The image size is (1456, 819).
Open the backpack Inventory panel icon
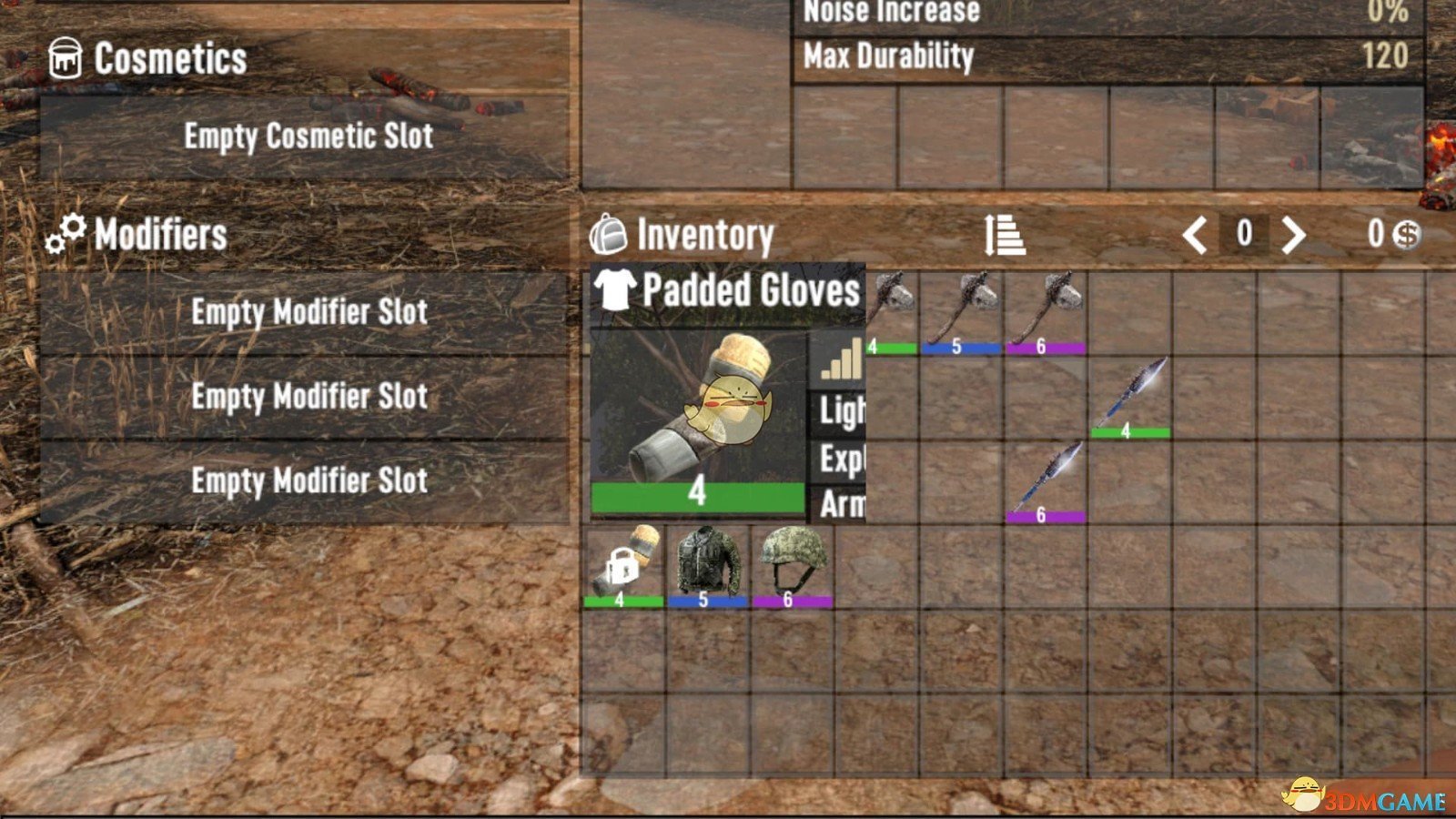pyautogui.click(x=608, y=236)
